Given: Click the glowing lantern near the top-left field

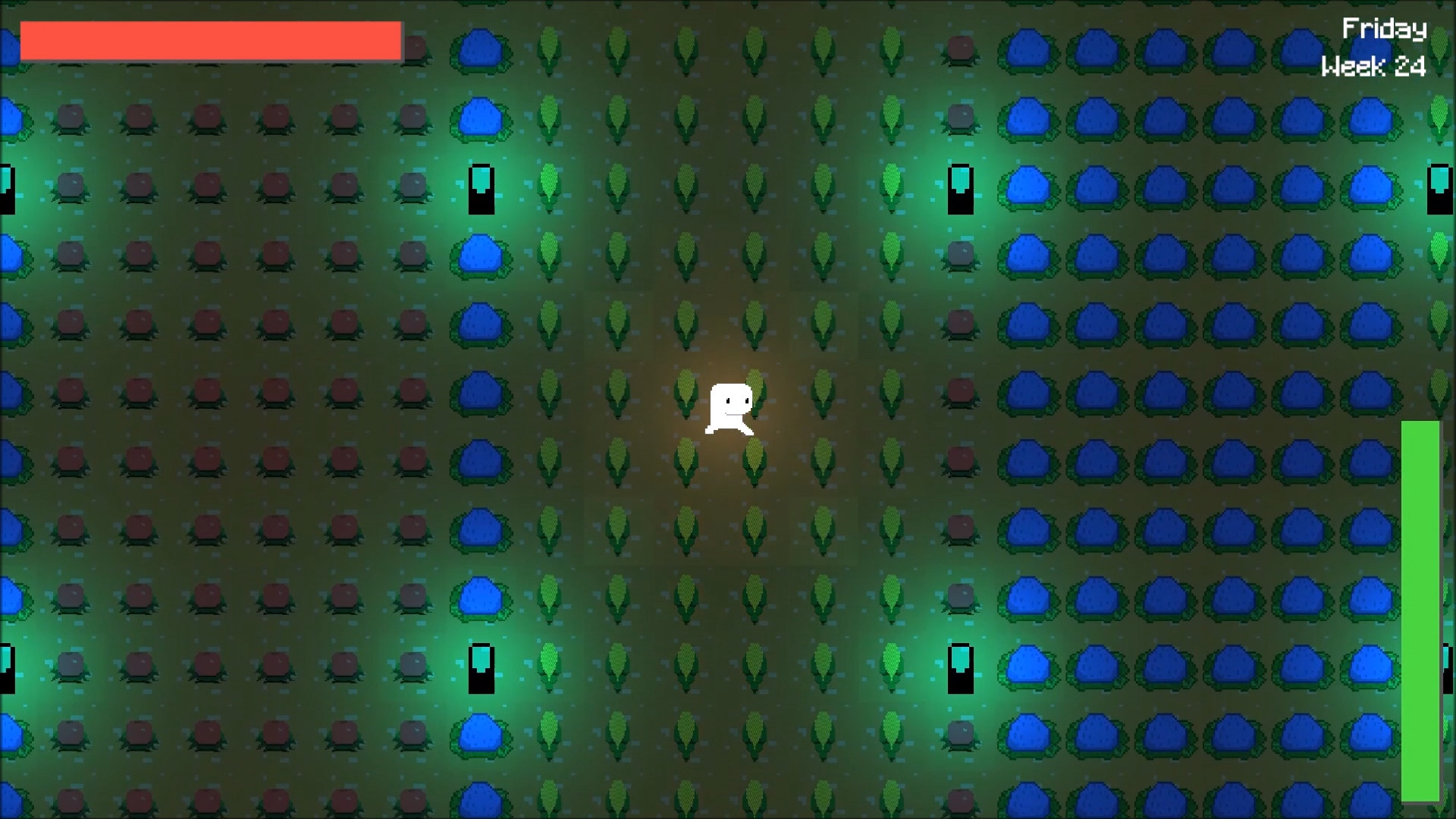Looking at the screenshot, I should pyautogui.click(x=482, y=190).
